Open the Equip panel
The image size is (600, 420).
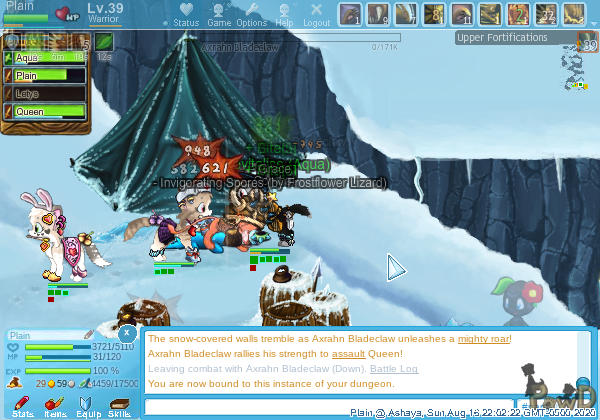pos(87,405)
